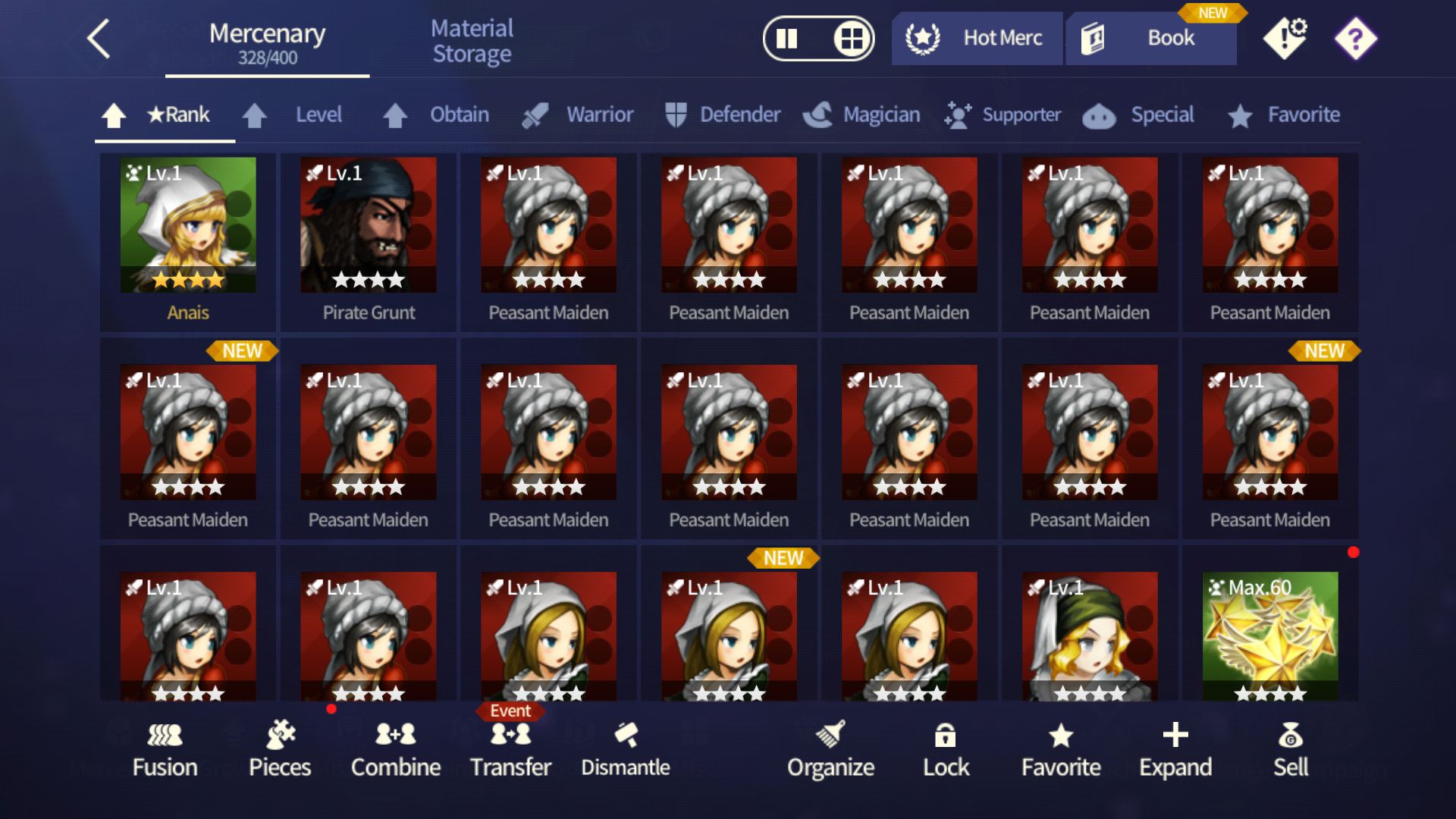Select the Anais mercenary portrait
Viewport: 1456px width, 819px height.
(x=187, y=227)
